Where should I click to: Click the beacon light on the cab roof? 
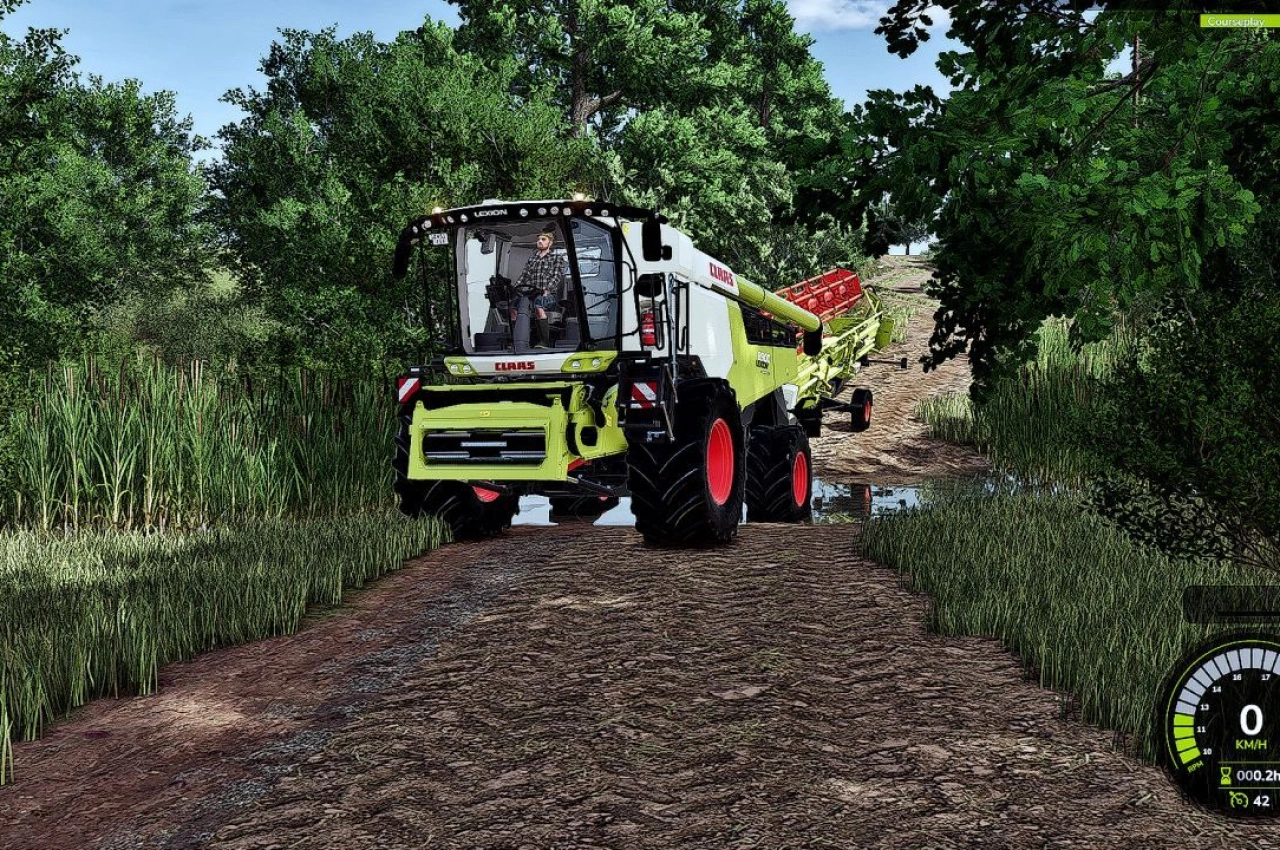[x=581, y=197]
